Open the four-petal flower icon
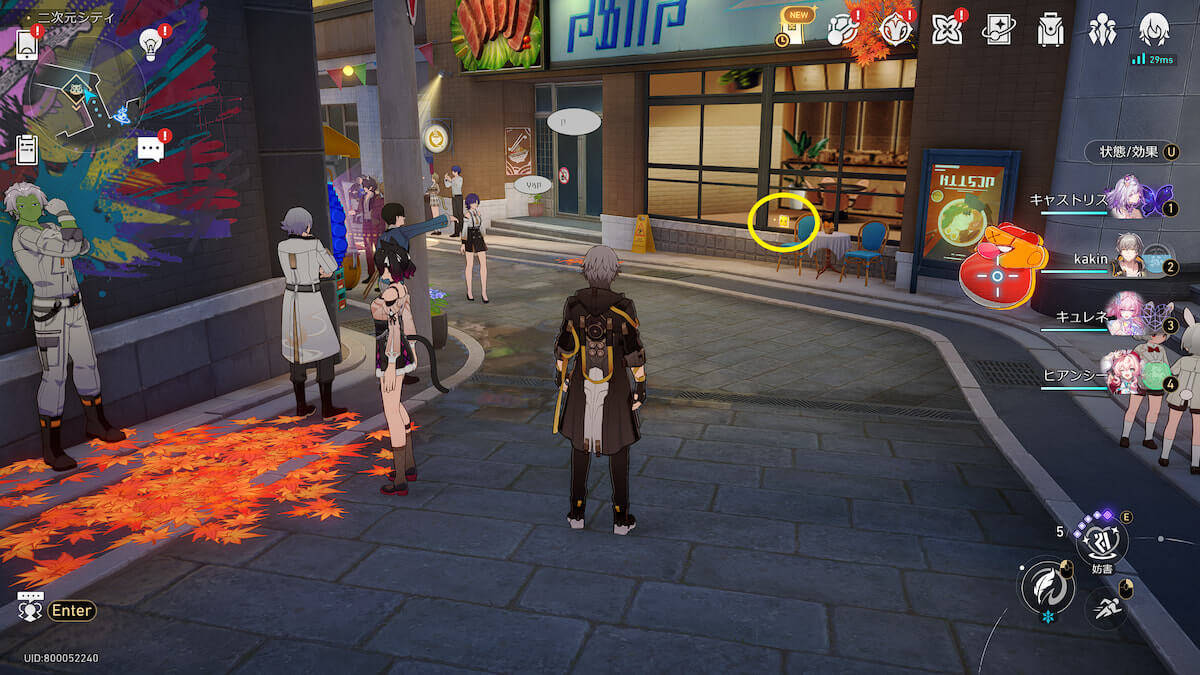1200x675 pixels. pyautogui.click(x=946, y=30)
